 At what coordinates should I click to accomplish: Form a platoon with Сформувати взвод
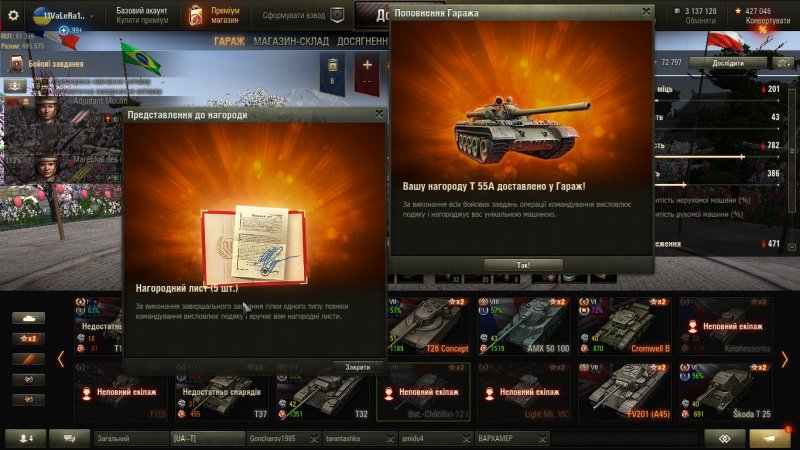(x=301, y=16)
